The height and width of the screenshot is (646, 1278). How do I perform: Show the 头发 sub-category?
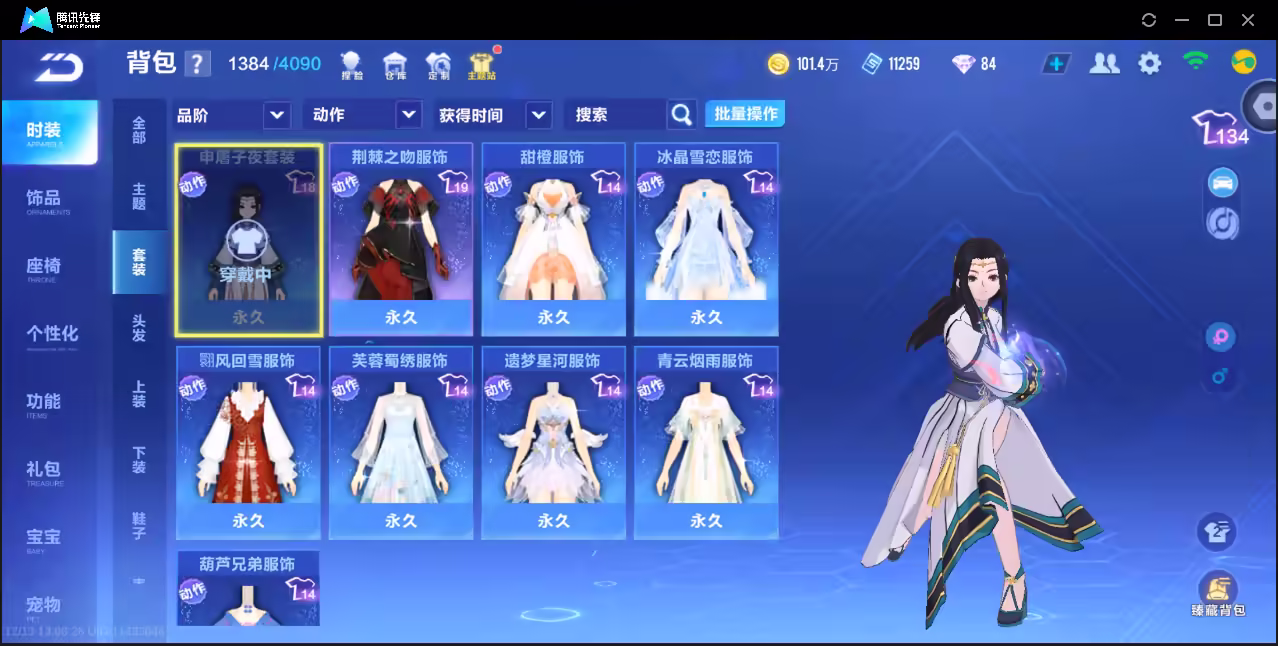(139, 328)
